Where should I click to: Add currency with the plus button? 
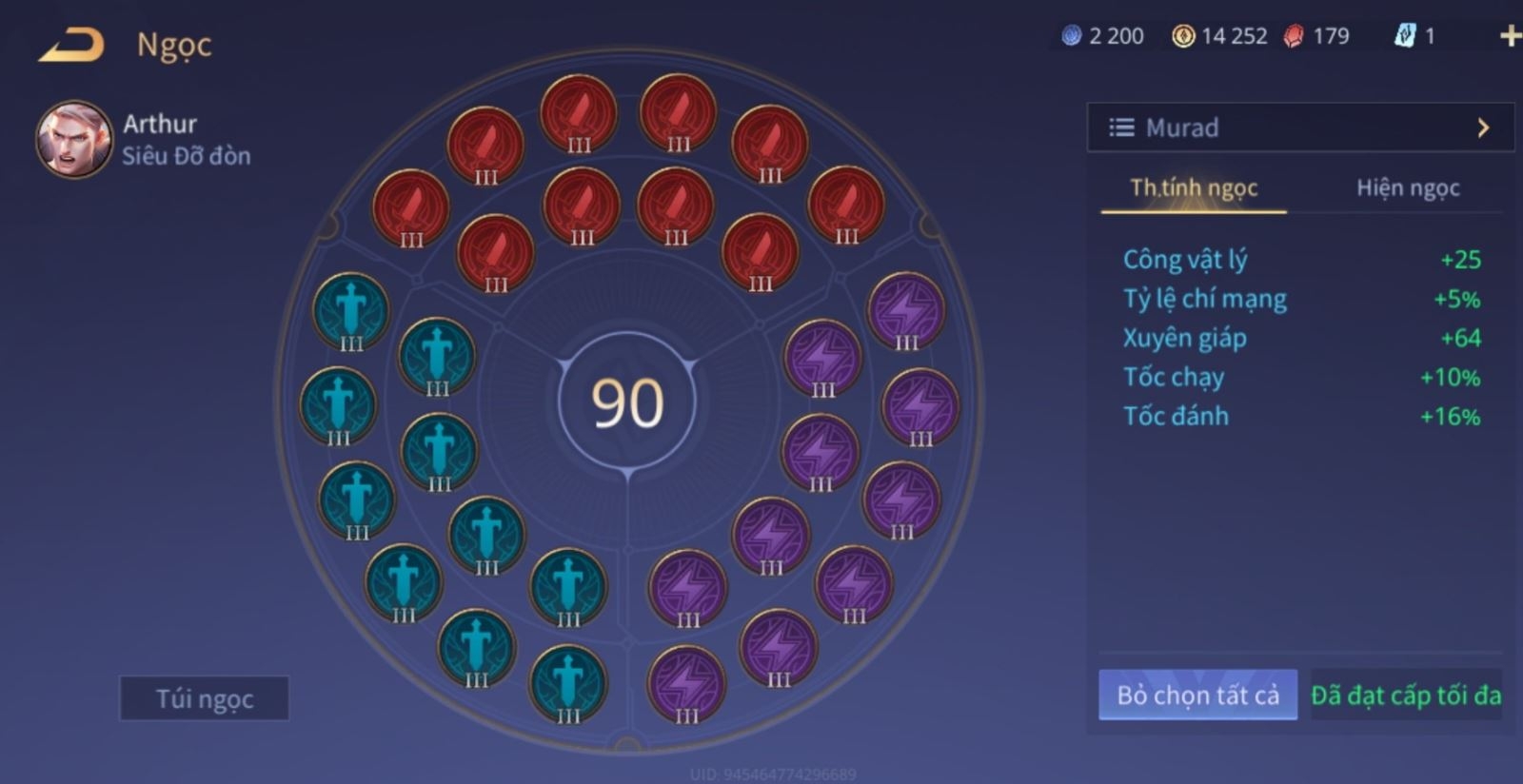click(1509, 36)
